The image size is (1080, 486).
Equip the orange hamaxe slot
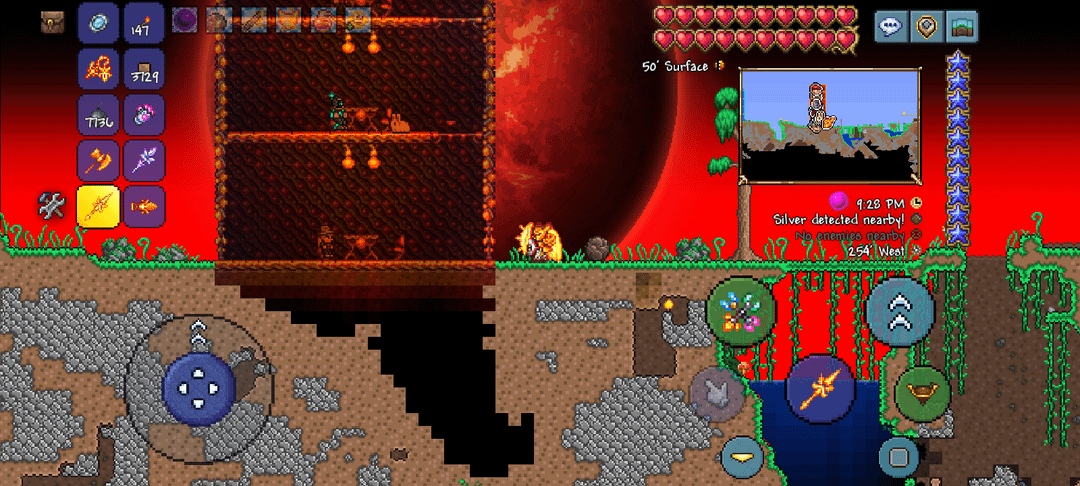coord(99,160)
